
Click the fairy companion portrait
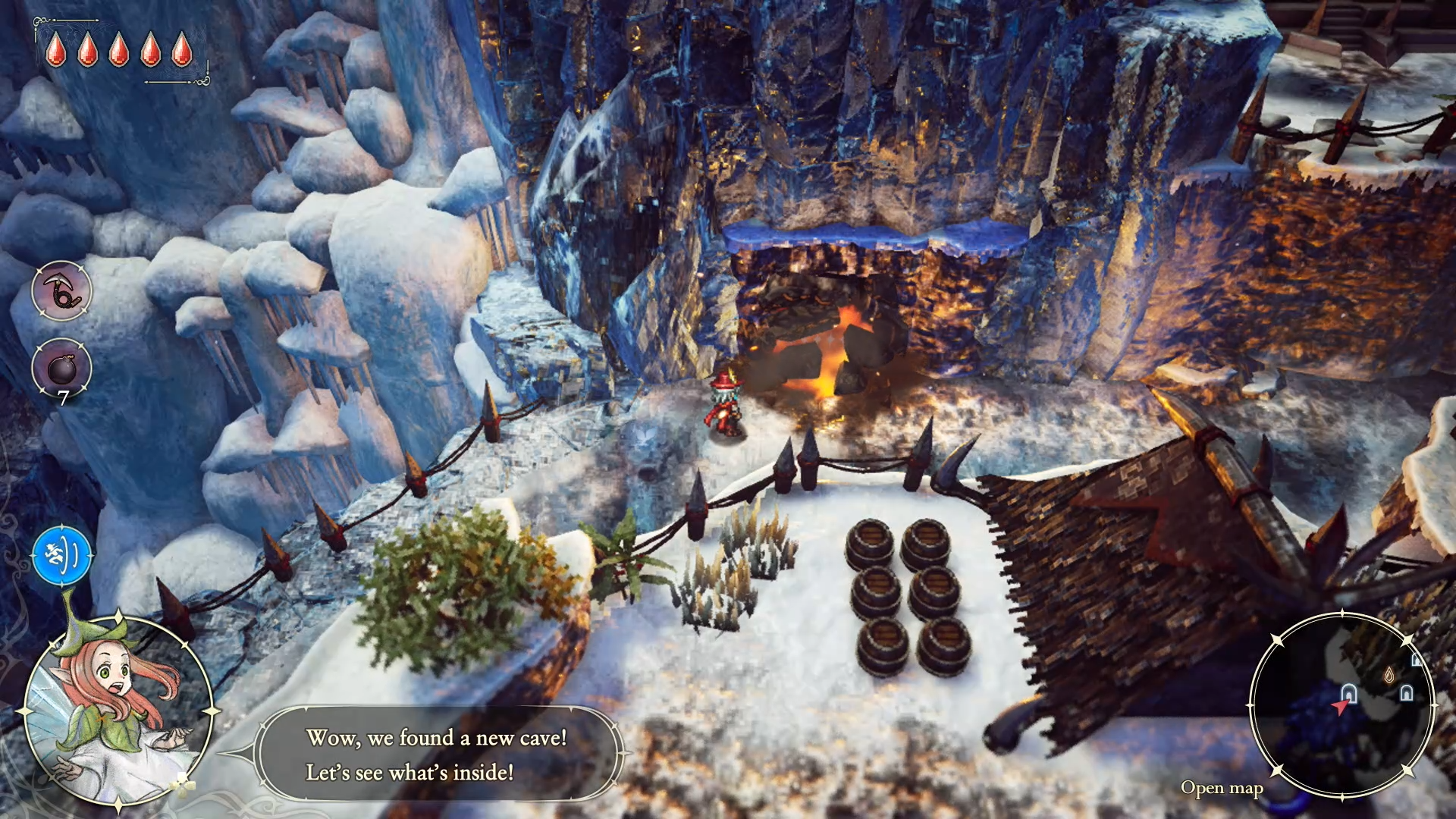click(x=118, y=709)
